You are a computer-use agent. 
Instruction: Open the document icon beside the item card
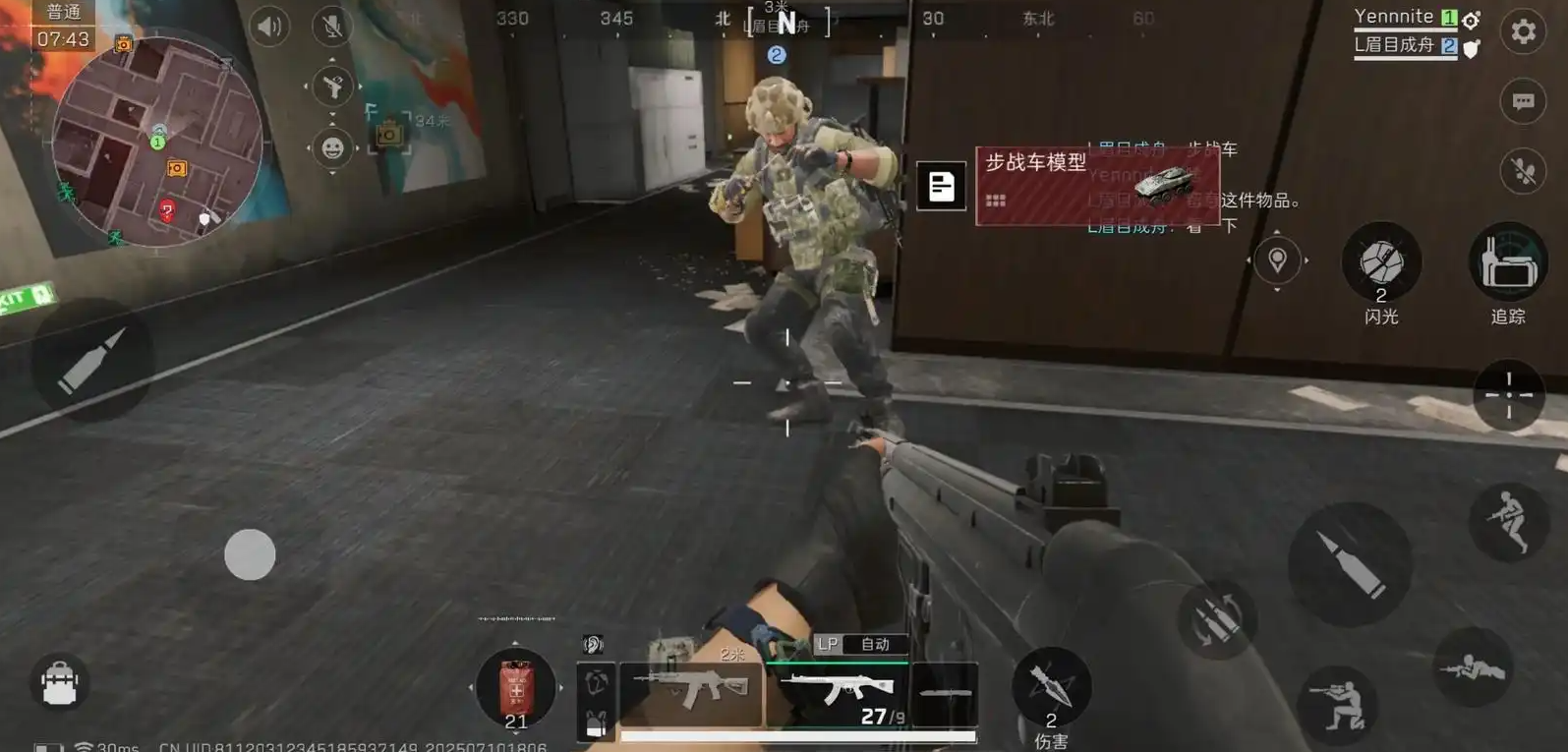[x=941, y=186]
